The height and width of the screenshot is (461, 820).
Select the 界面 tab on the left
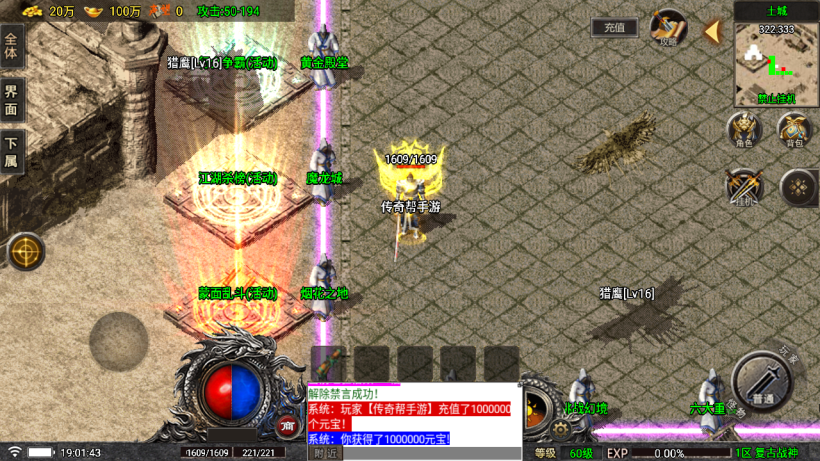pos(12,102)
